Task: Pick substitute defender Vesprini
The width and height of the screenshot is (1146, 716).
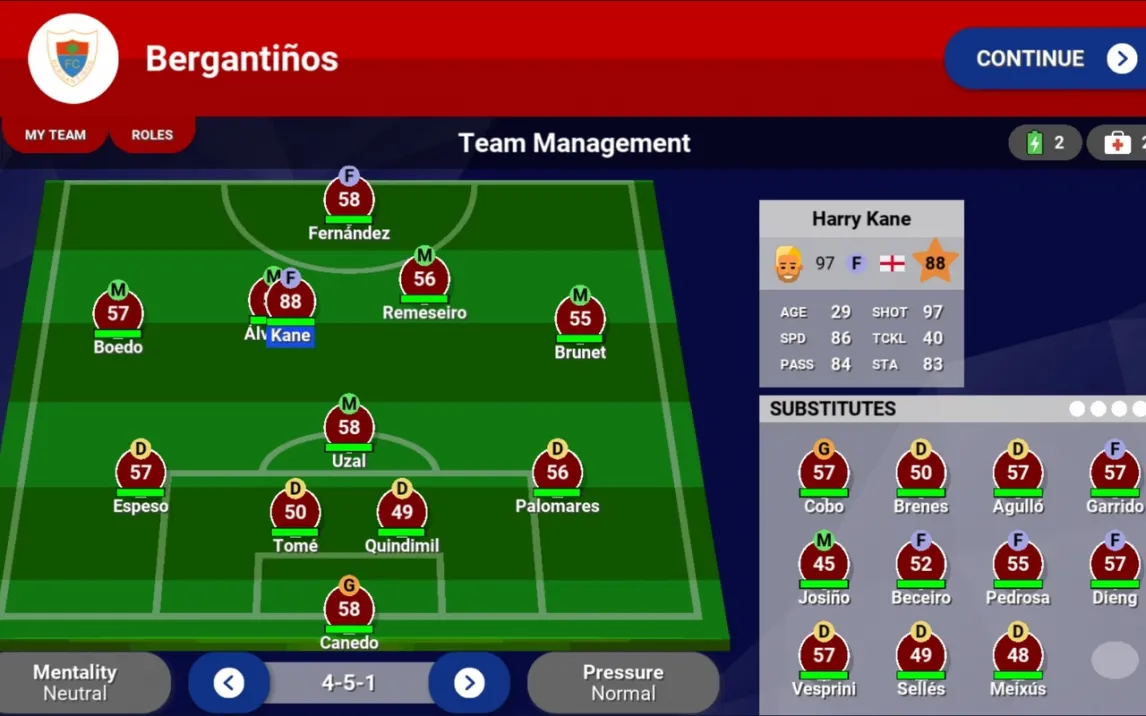Action: point(824,656)
